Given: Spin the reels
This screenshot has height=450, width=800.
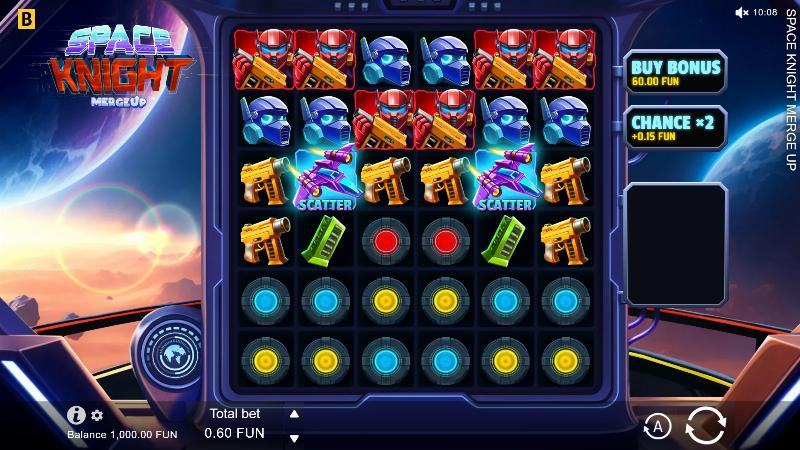Looking at the screenshot, I should 705,426.
